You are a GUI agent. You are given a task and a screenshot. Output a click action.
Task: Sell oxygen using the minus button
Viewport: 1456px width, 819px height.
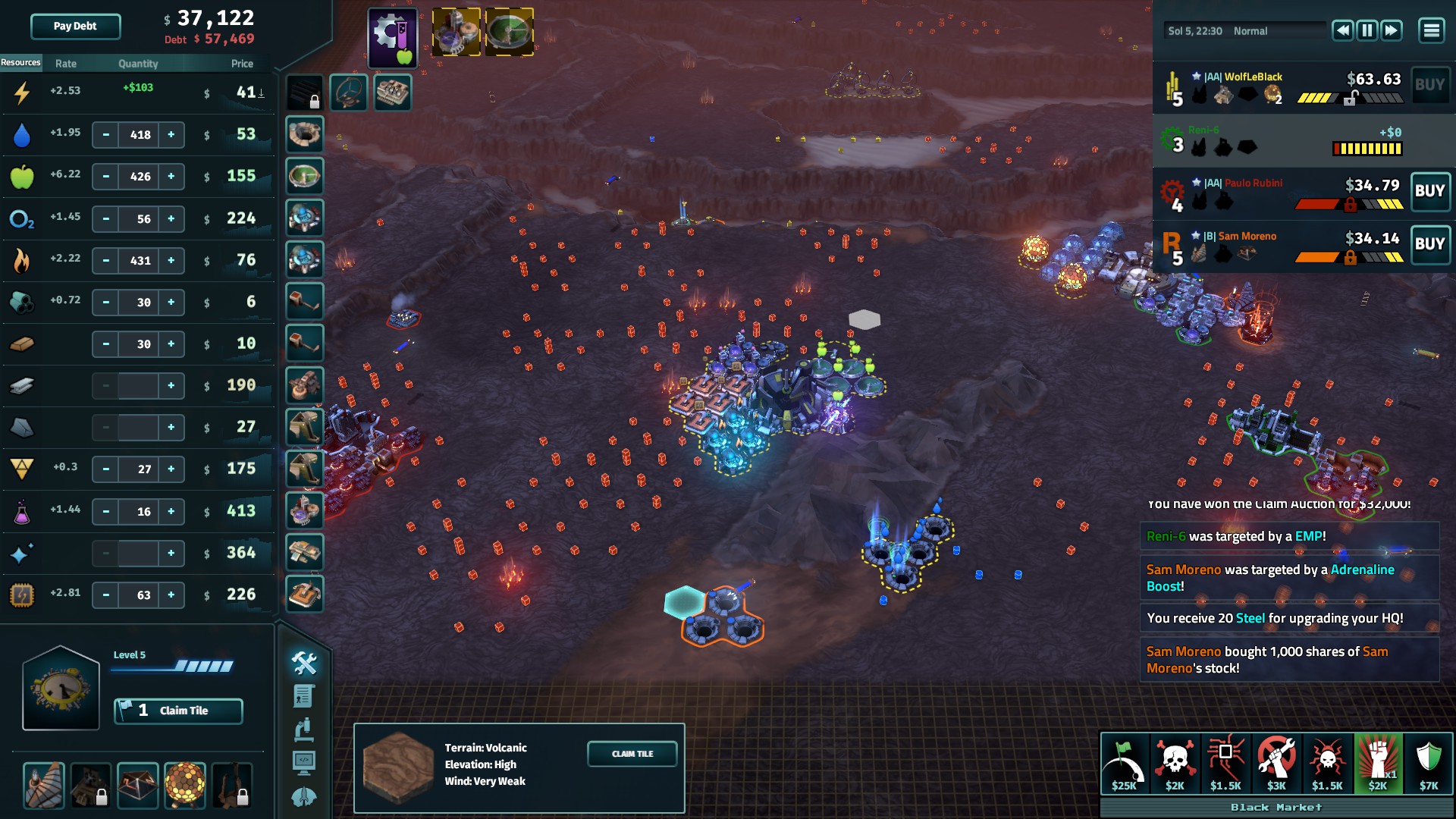click(x=106, y=219)
